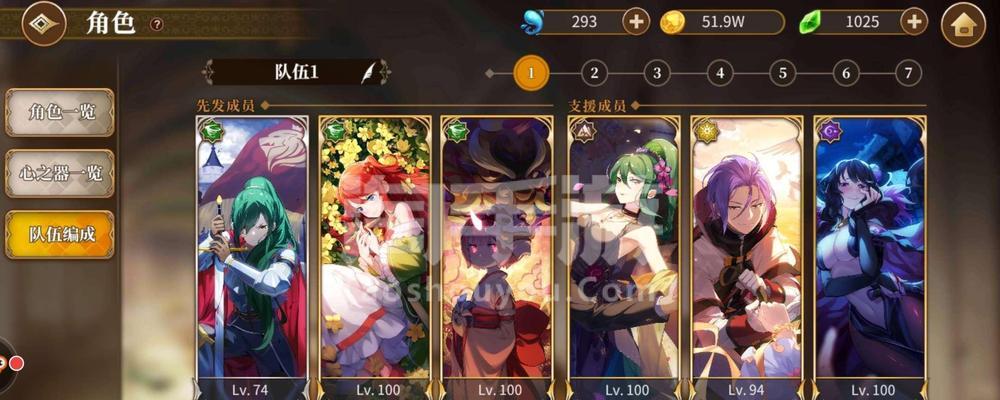Image resolution: width=1000 pixels, height=400 pixels.
Task: Add more green gems with plus button
Action: click(x=913, y=21)
